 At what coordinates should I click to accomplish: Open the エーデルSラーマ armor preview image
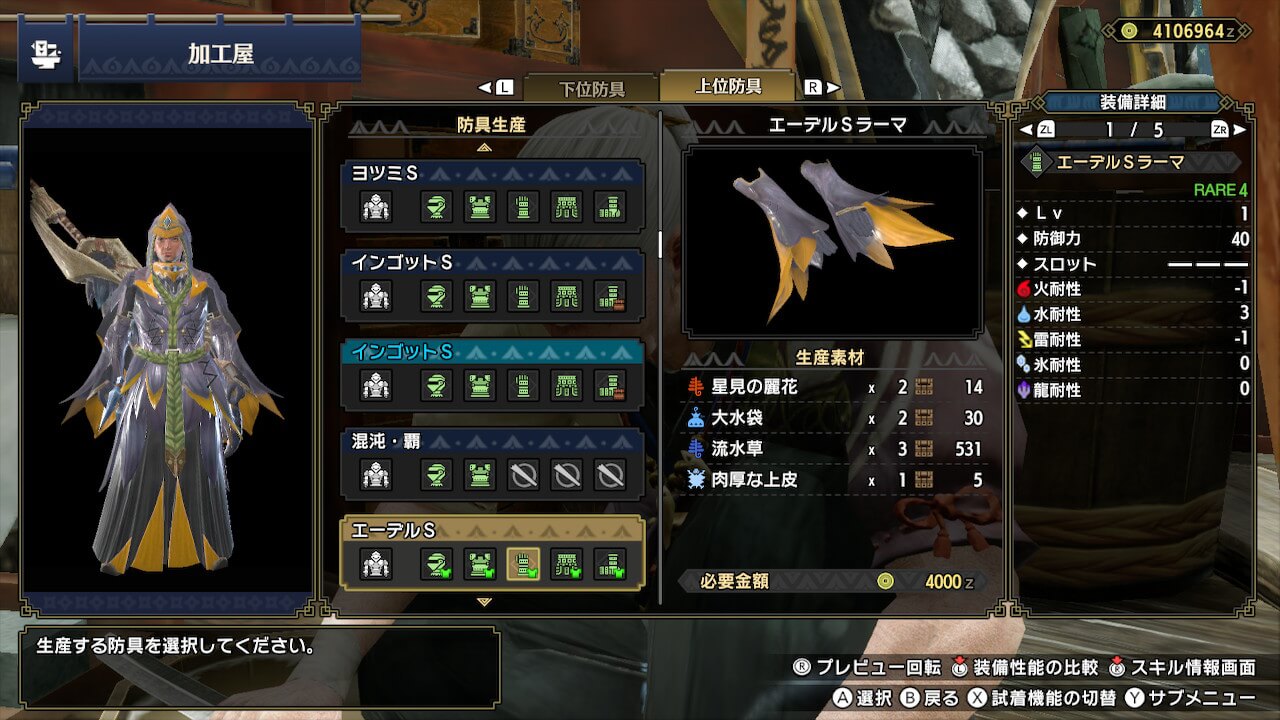click(x=832, y=242)
